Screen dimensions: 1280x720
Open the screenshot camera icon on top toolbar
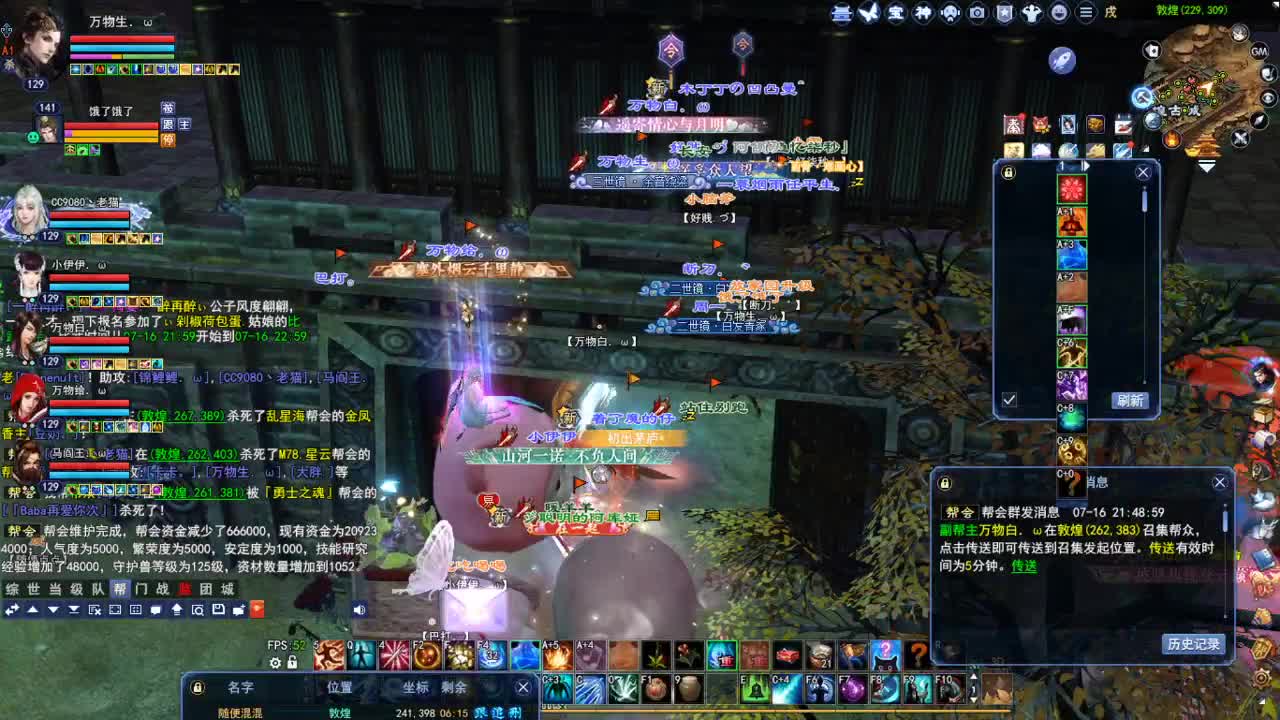click(x=977, y=13)
